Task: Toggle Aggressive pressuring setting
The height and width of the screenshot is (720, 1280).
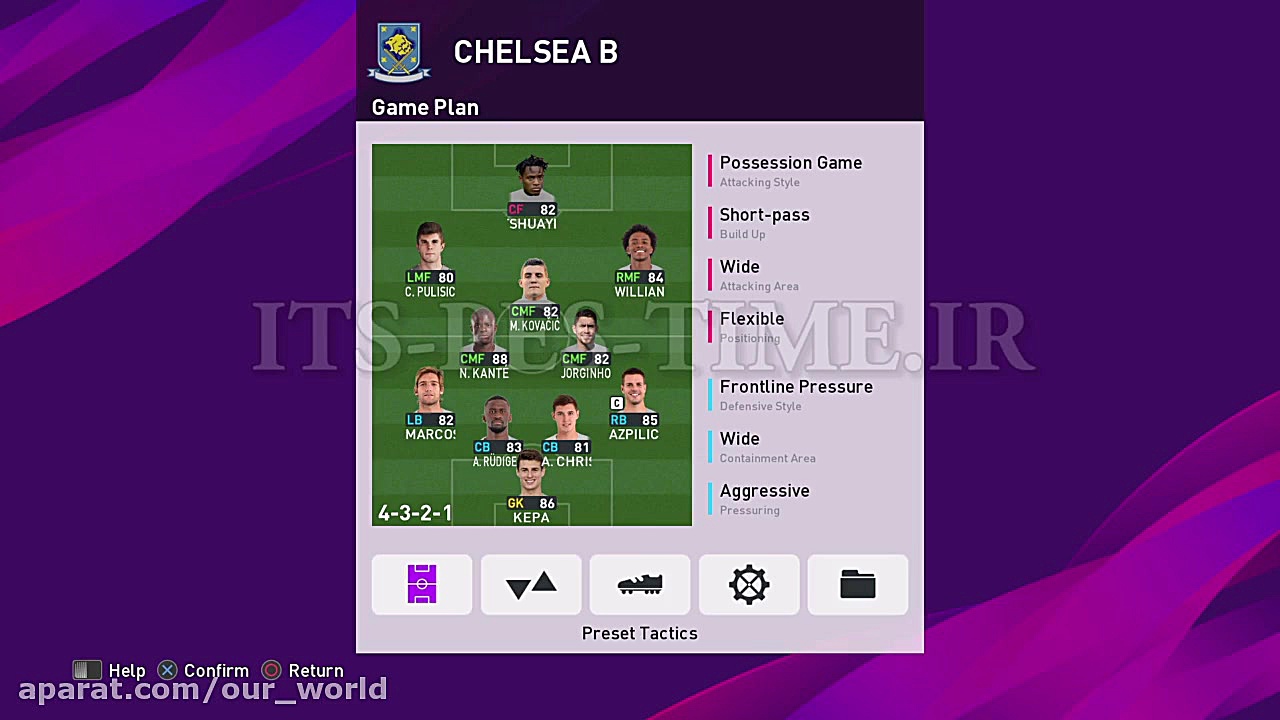Action: coord(765,499)
